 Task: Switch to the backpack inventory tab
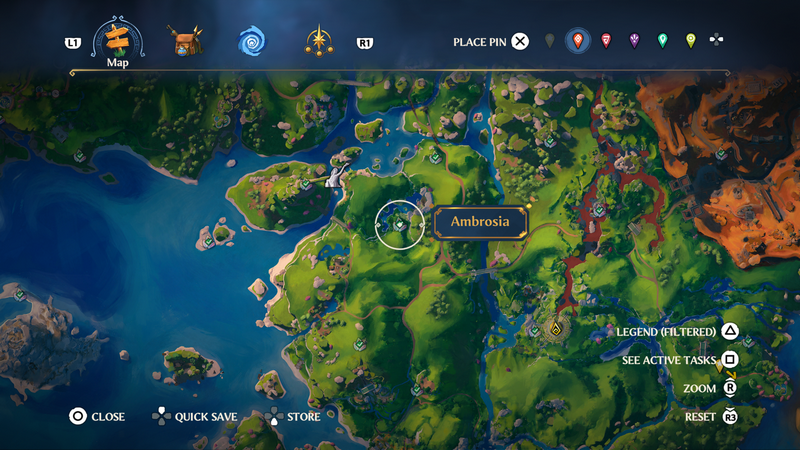pos(185,42)
